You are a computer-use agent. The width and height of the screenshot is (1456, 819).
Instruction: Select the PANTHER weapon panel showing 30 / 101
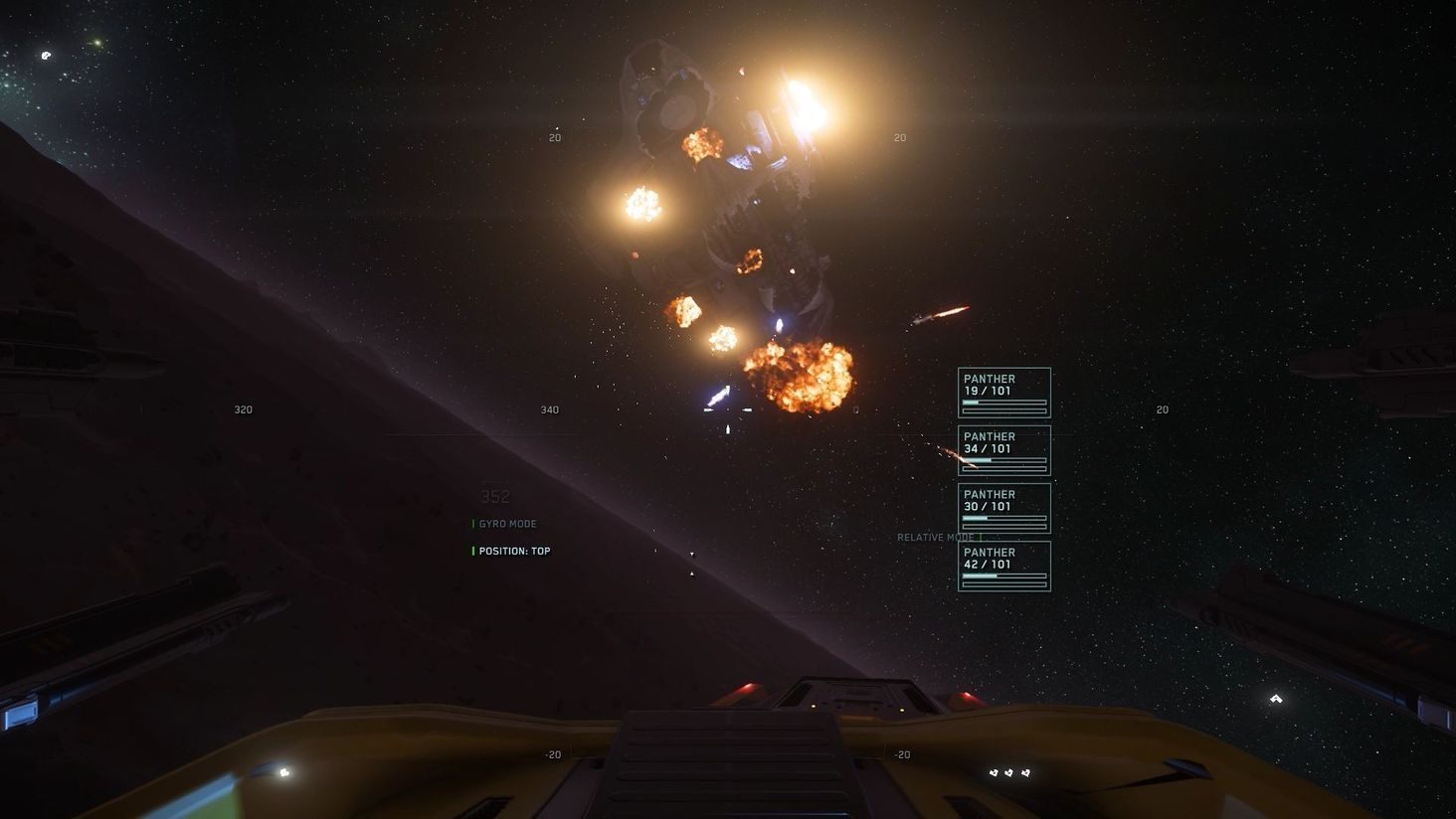[1003, 508]
